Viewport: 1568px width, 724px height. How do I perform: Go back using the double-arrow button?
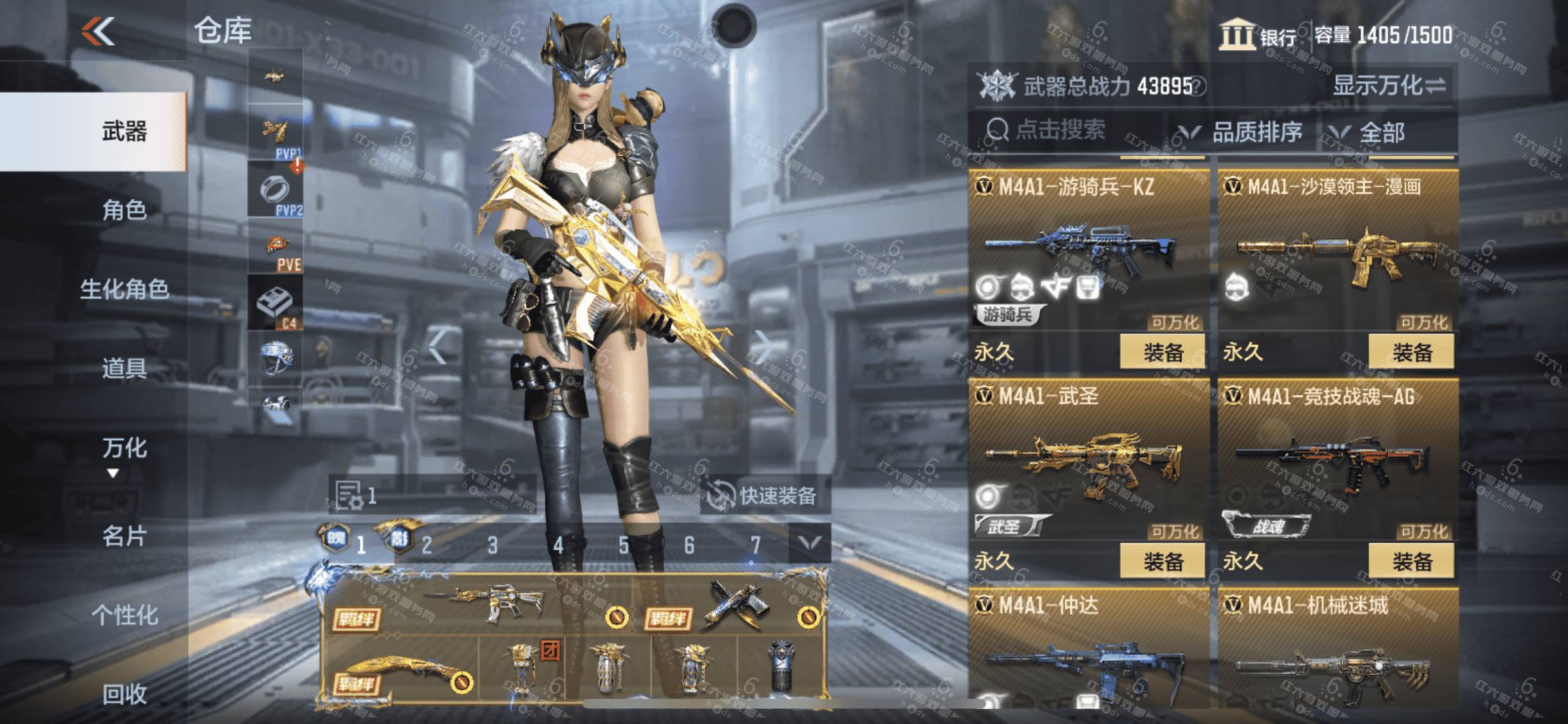(x=98, y=31)
